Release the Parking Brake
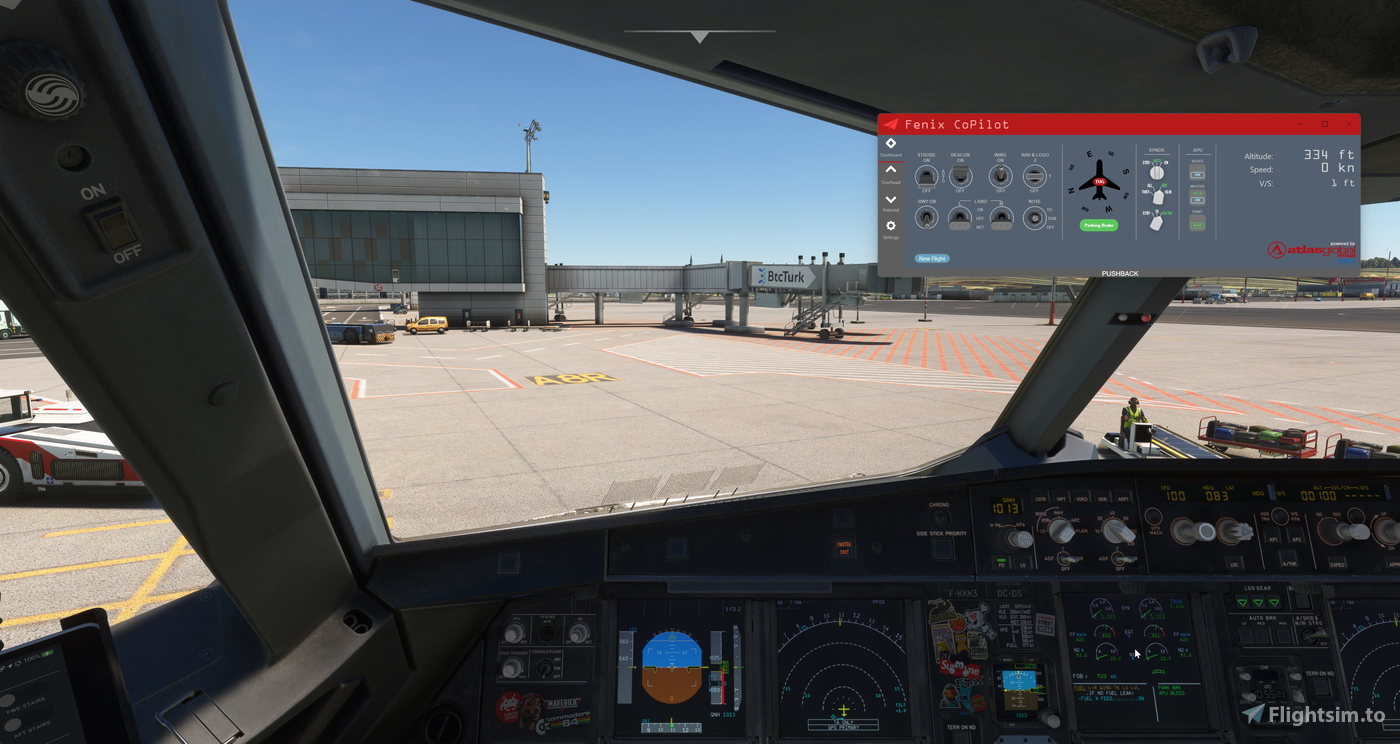 coord(1099,225)
